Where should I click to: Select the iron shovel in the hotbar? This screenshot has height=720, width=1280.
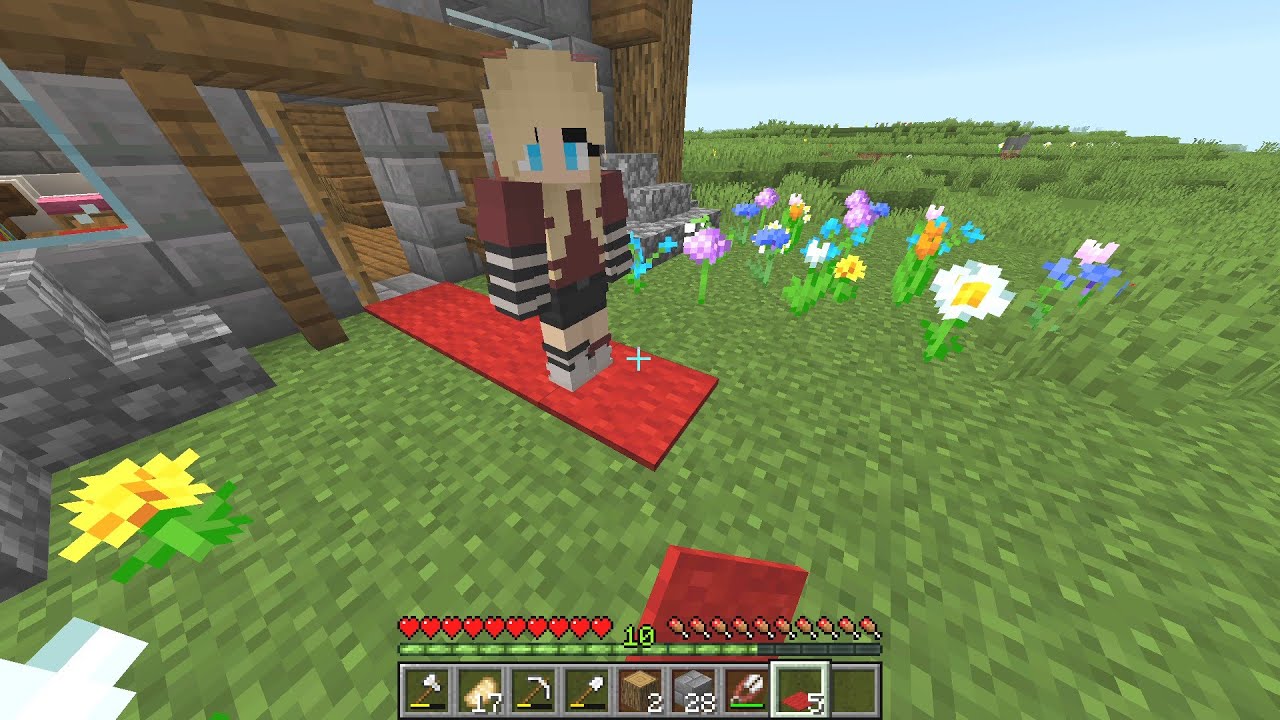point(589,687)
